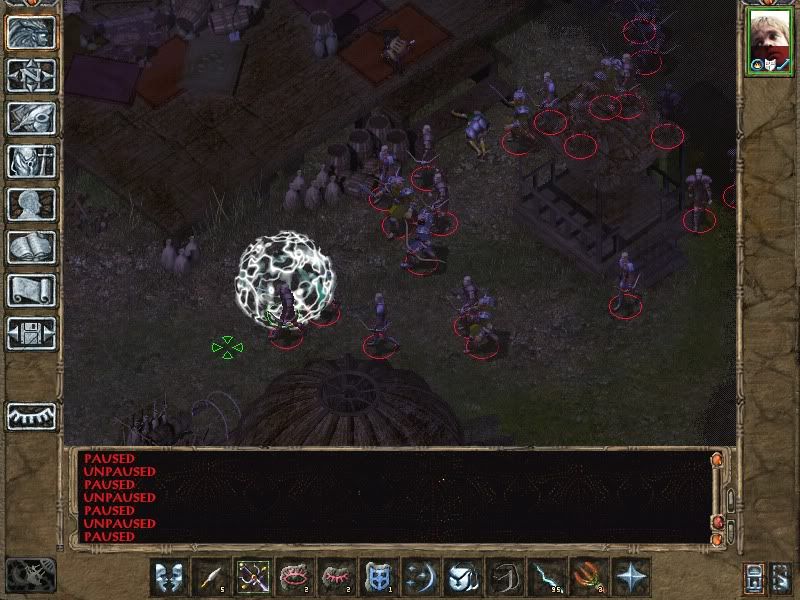The height and width of the screenshot is (600, 800).
Task: Activate the twin masks talk action
Action: pos(169,577)
